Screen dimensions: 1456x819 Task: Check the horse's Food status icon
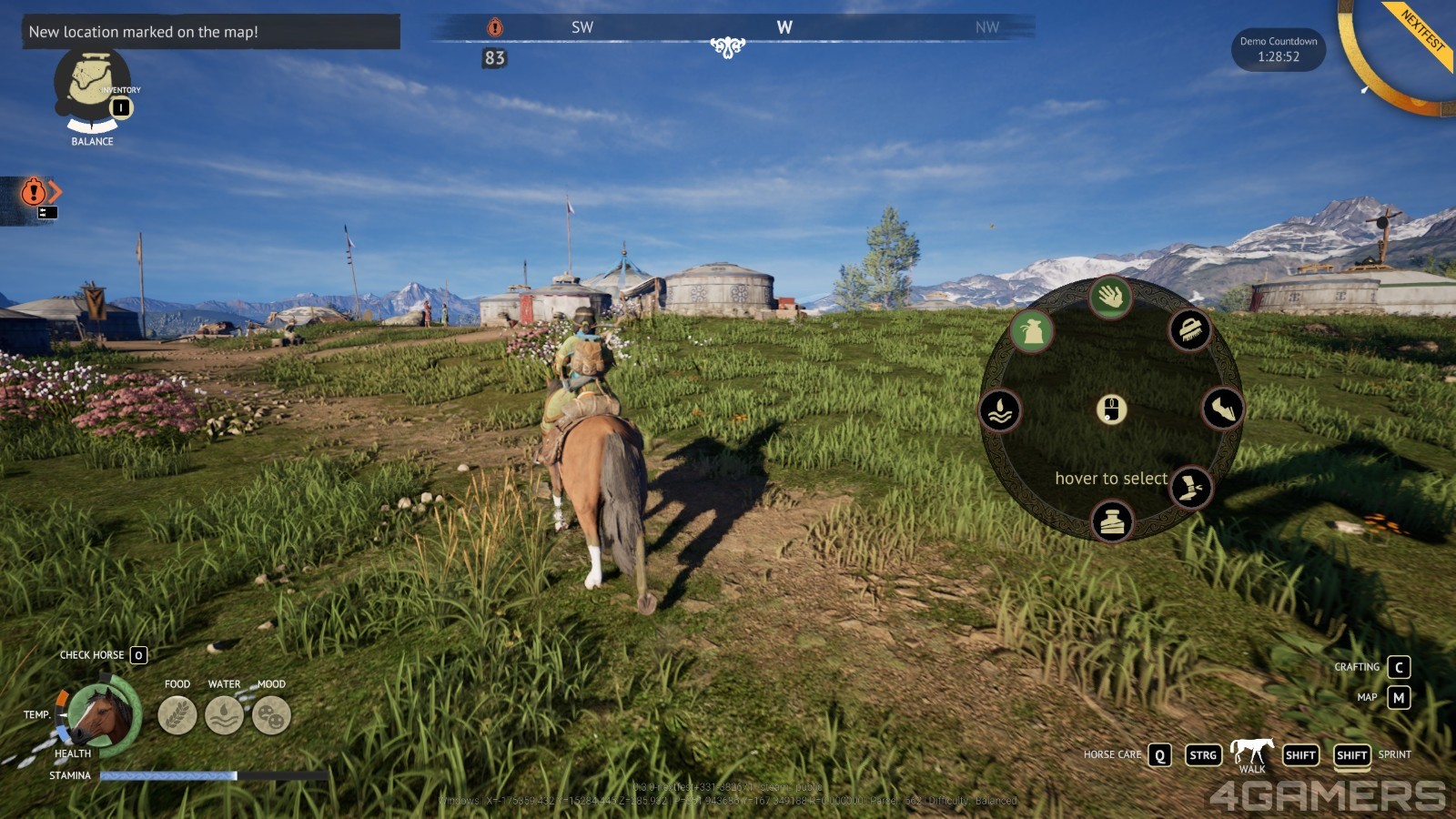click(177, 715)
